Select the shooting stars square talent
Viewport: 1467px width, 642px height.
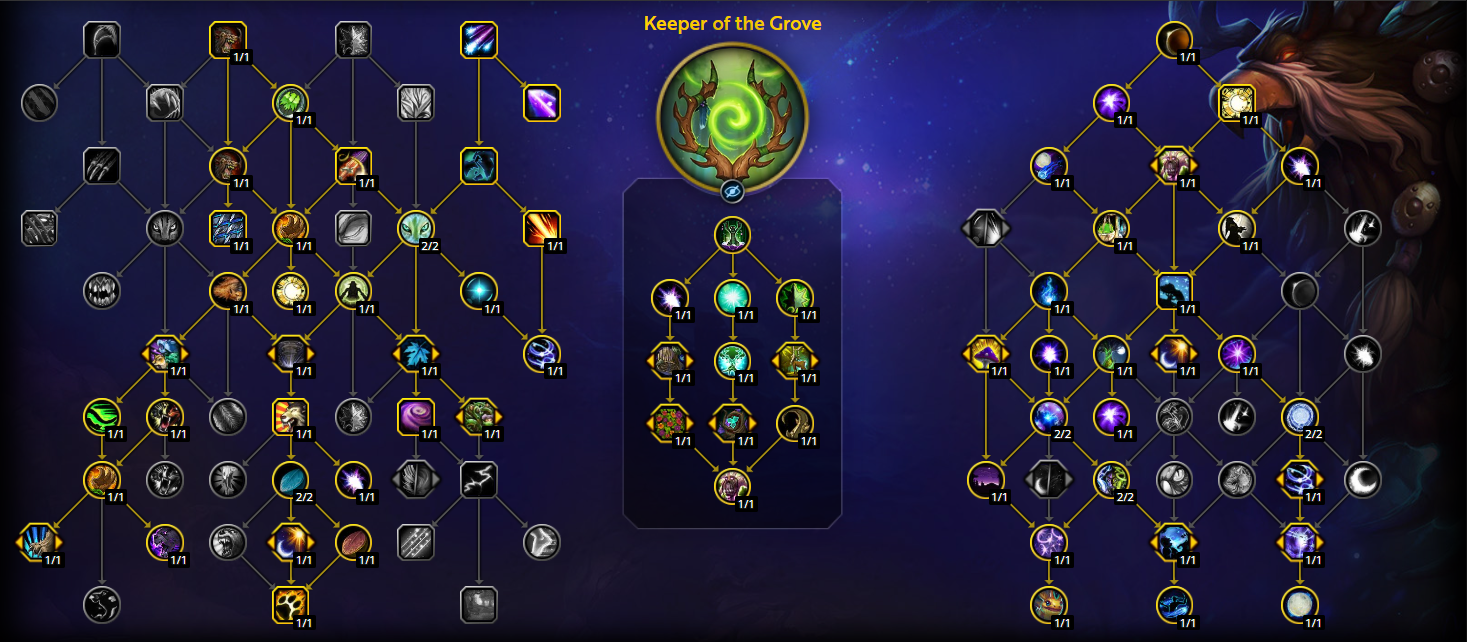479,41
